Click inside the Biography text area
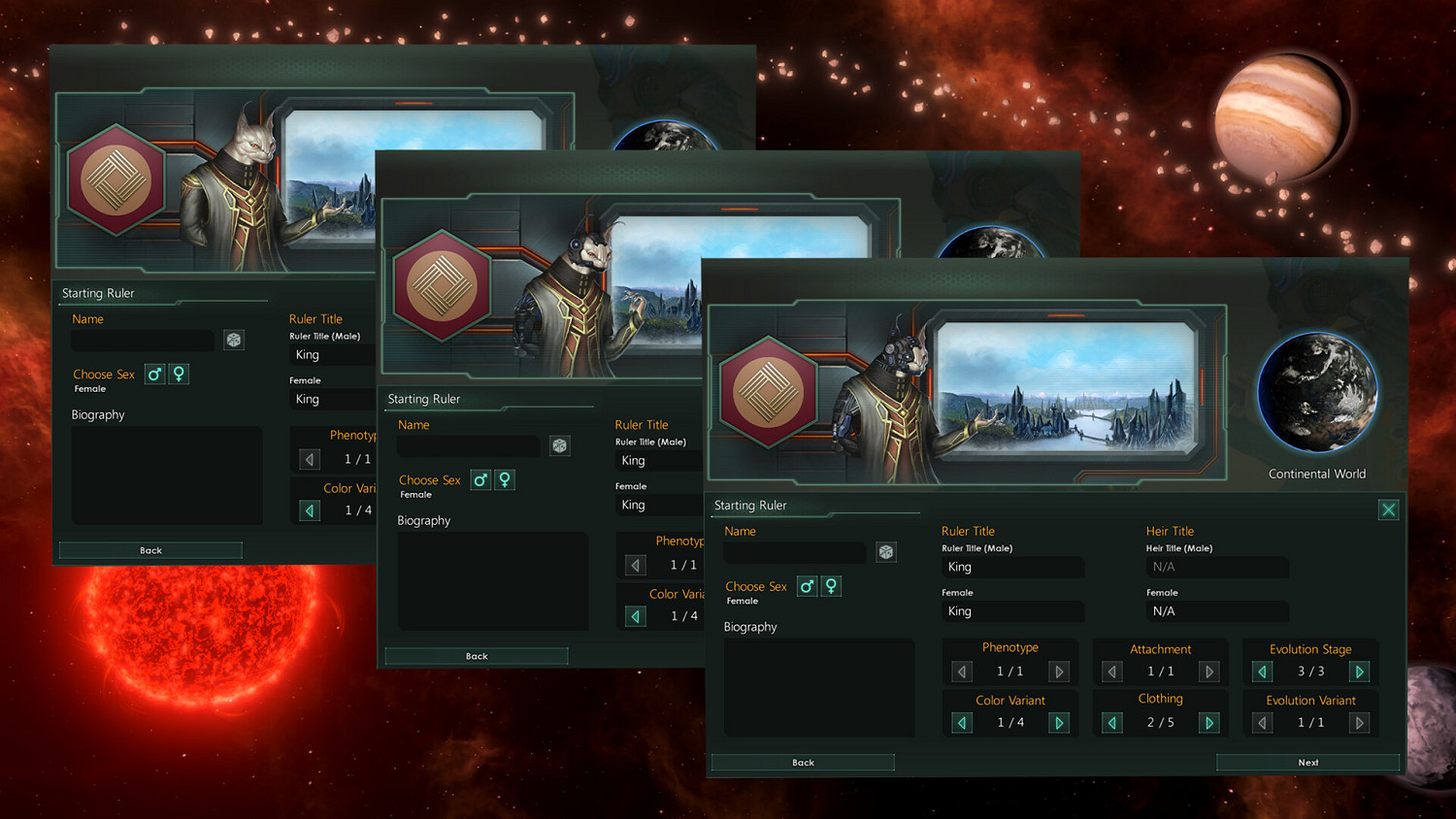This screenshot has width=1456, height=819. coord(818,689)
